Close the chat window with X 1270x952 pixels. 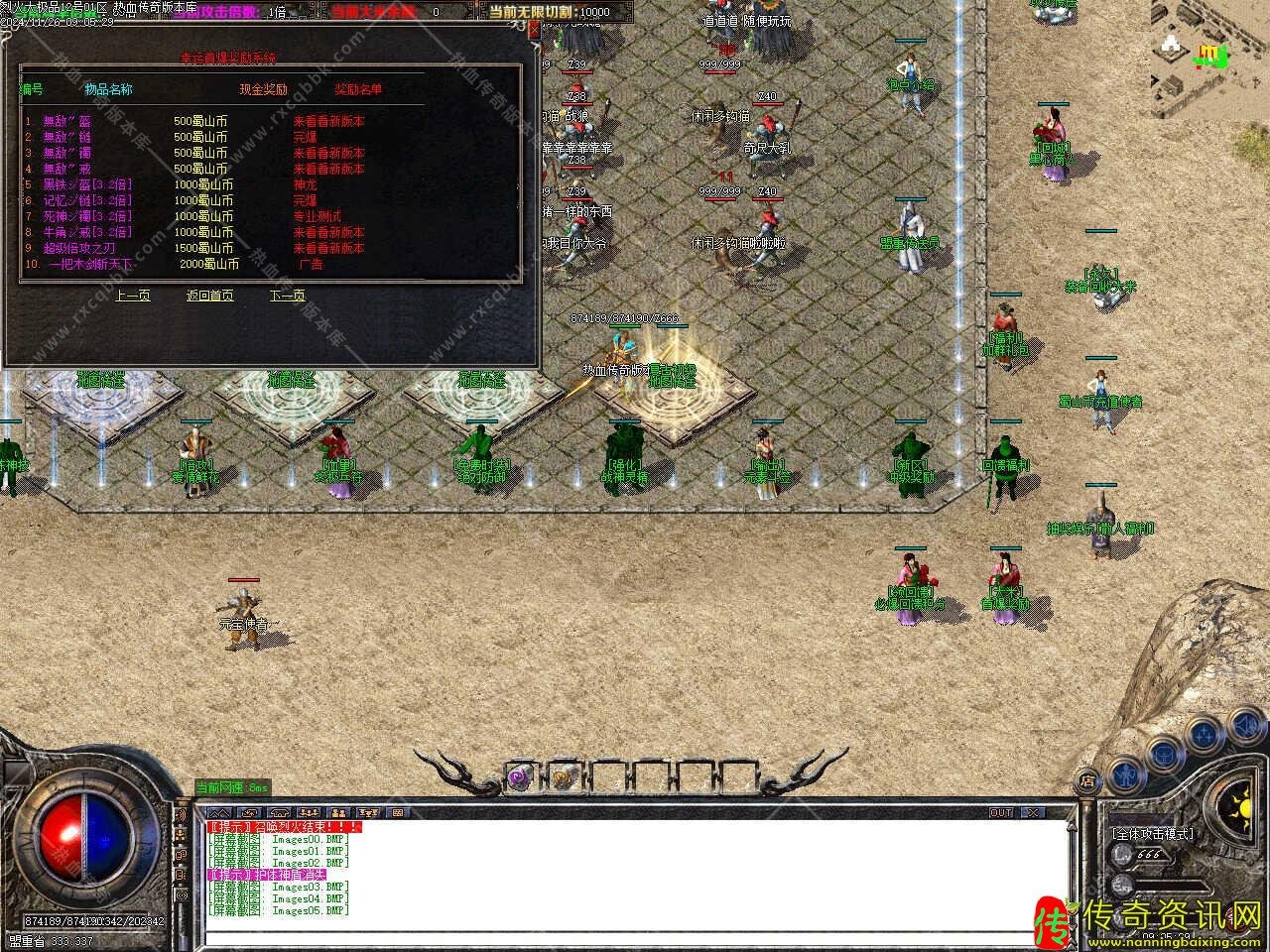coord(1034,813)
